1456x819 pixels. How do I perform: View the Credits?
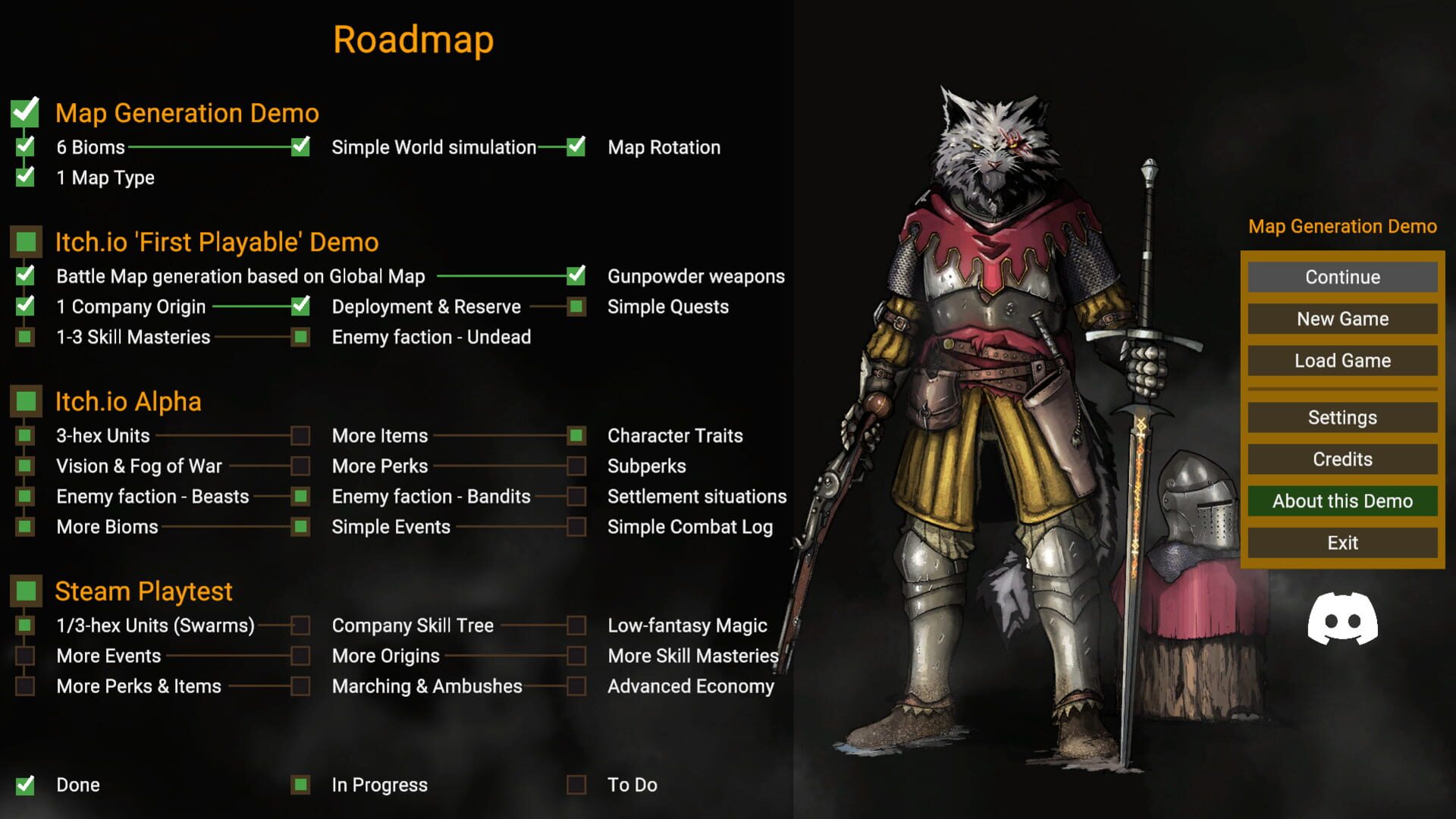coord(1341,459)
